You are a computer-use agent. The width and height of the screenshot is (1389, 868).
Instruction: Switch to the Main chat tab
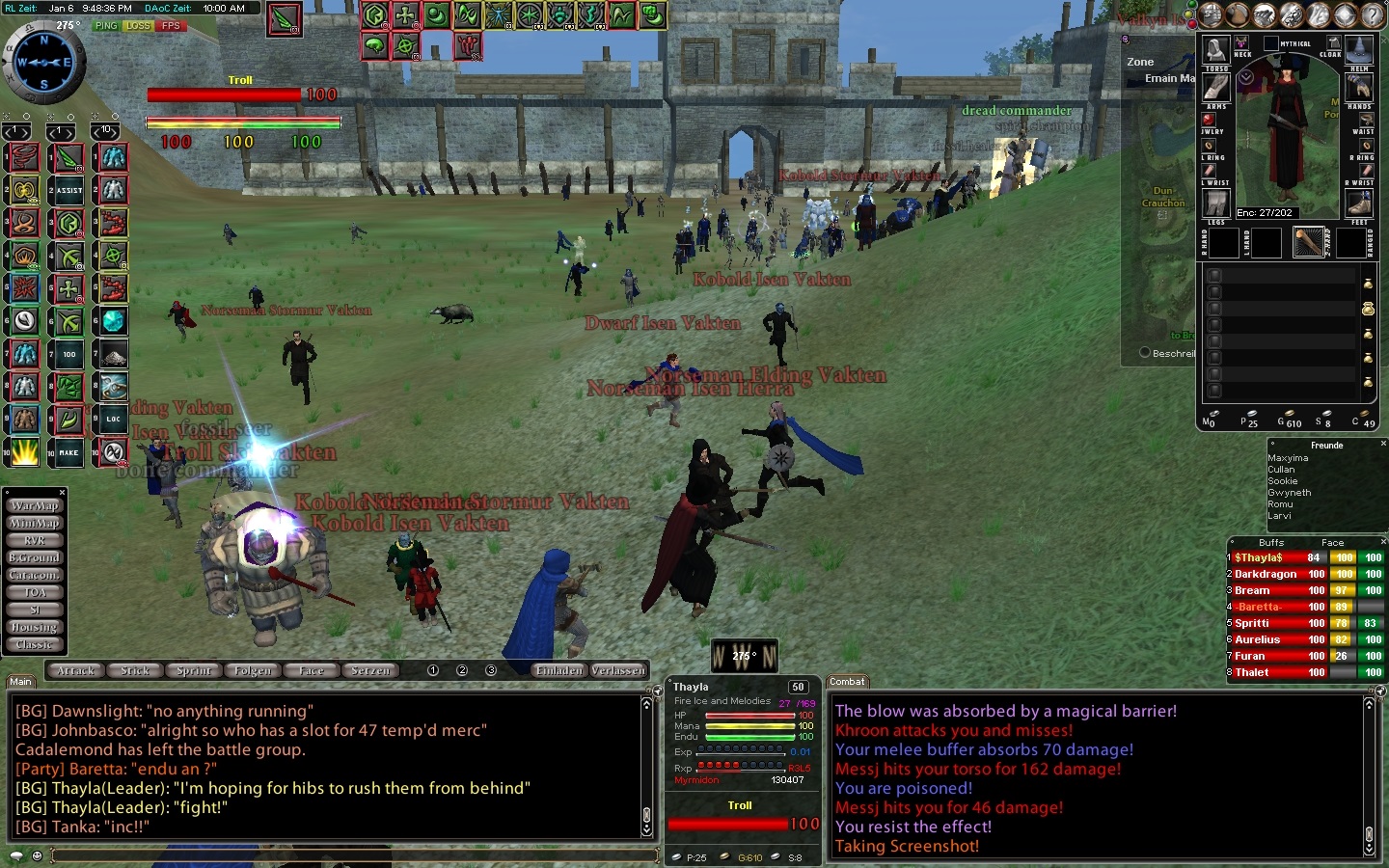(x=20, y=682)
